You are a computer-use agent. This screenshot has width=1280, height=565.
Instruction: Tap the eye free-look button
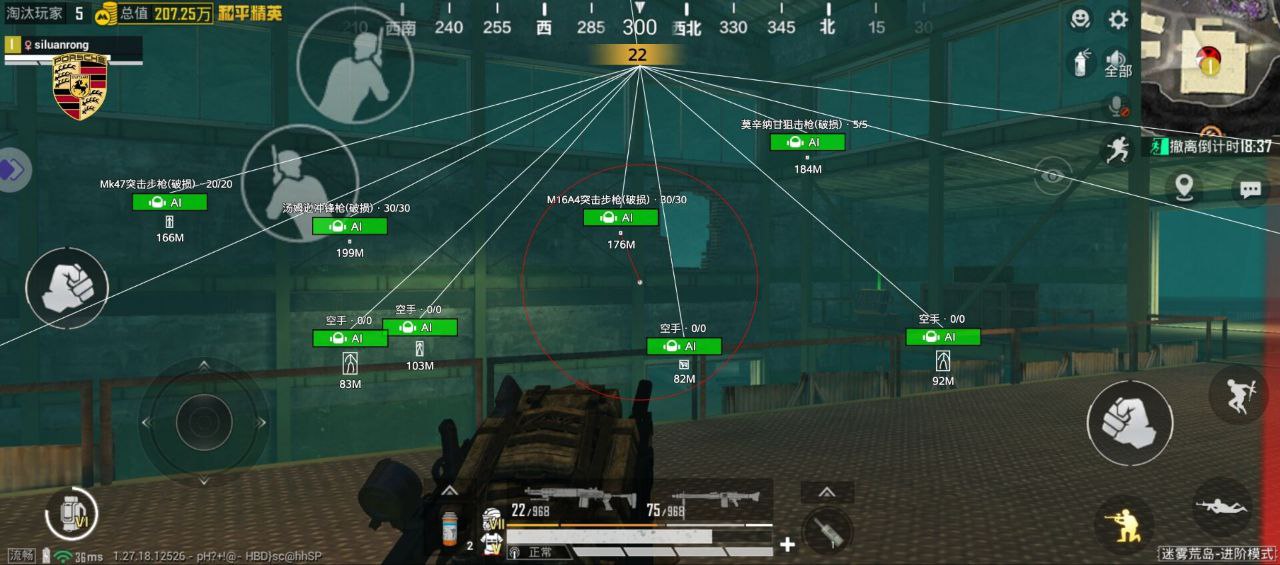point(1052,177)
